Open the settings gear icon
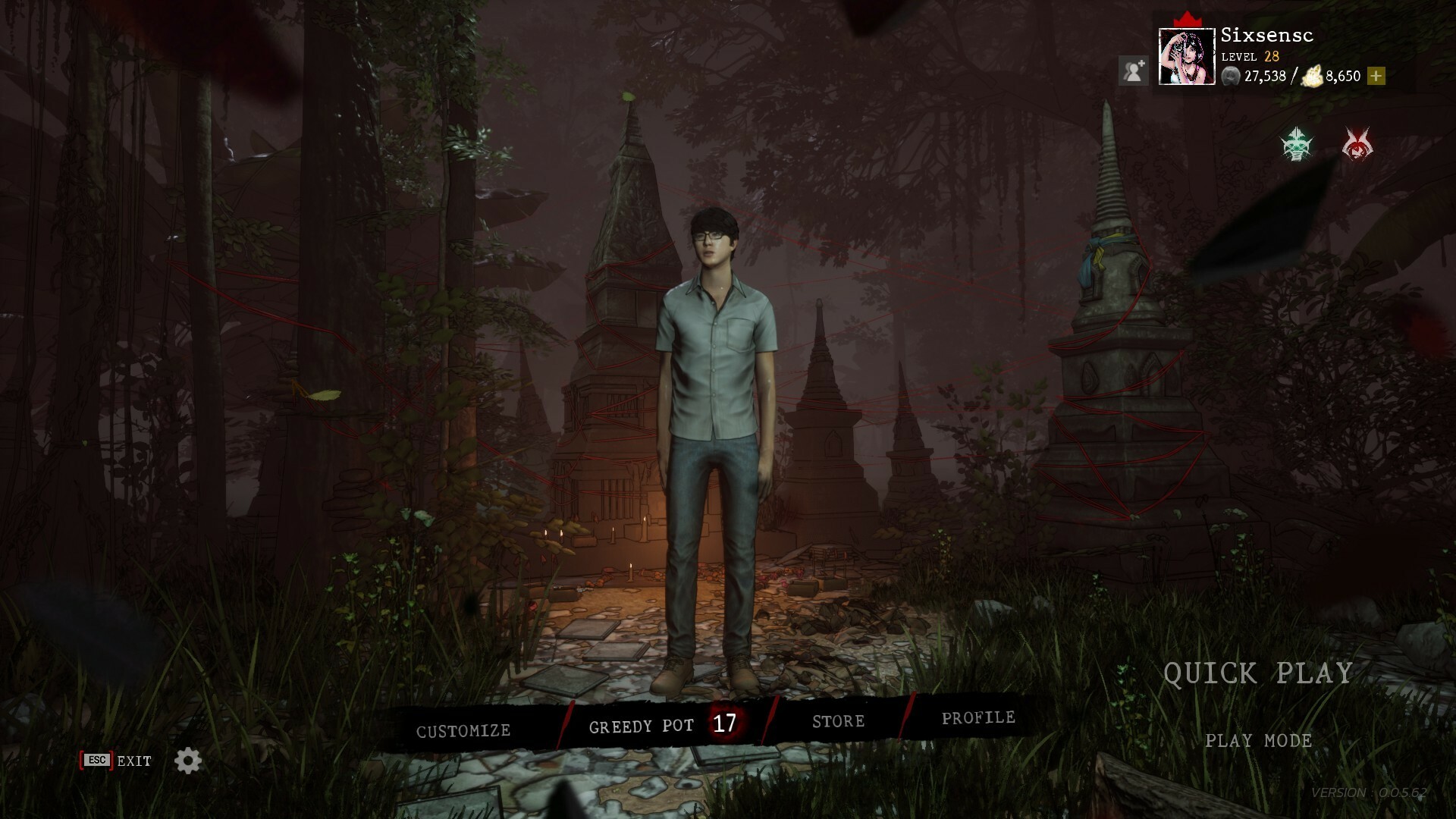Screen dimensions: 1456x819 187,761
